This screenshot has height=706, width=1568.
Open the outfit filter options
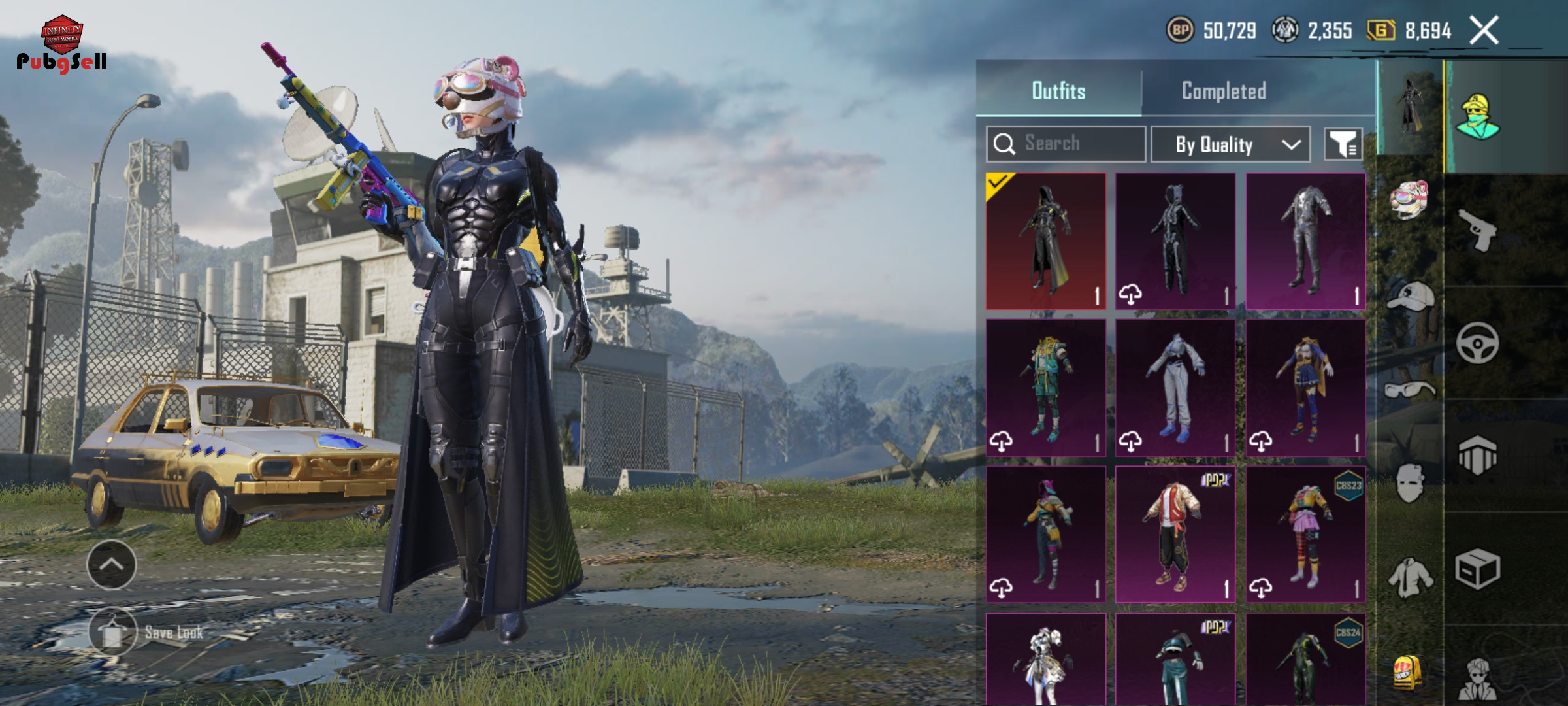(x=1343, y=144)
